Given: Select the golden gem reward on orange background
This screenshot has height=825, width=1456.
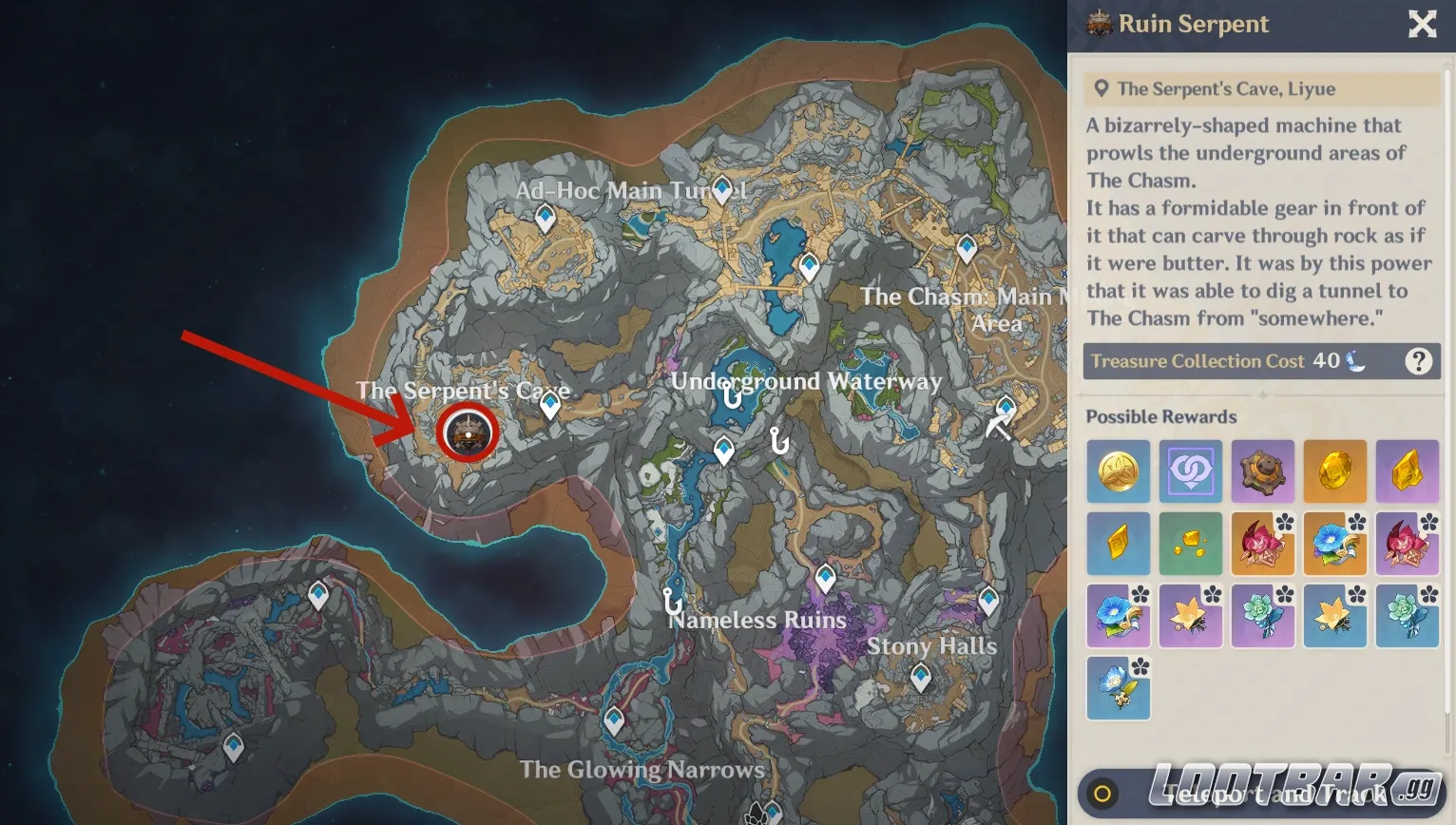Looking at the screenshot, I should [x=1335, y=471].
